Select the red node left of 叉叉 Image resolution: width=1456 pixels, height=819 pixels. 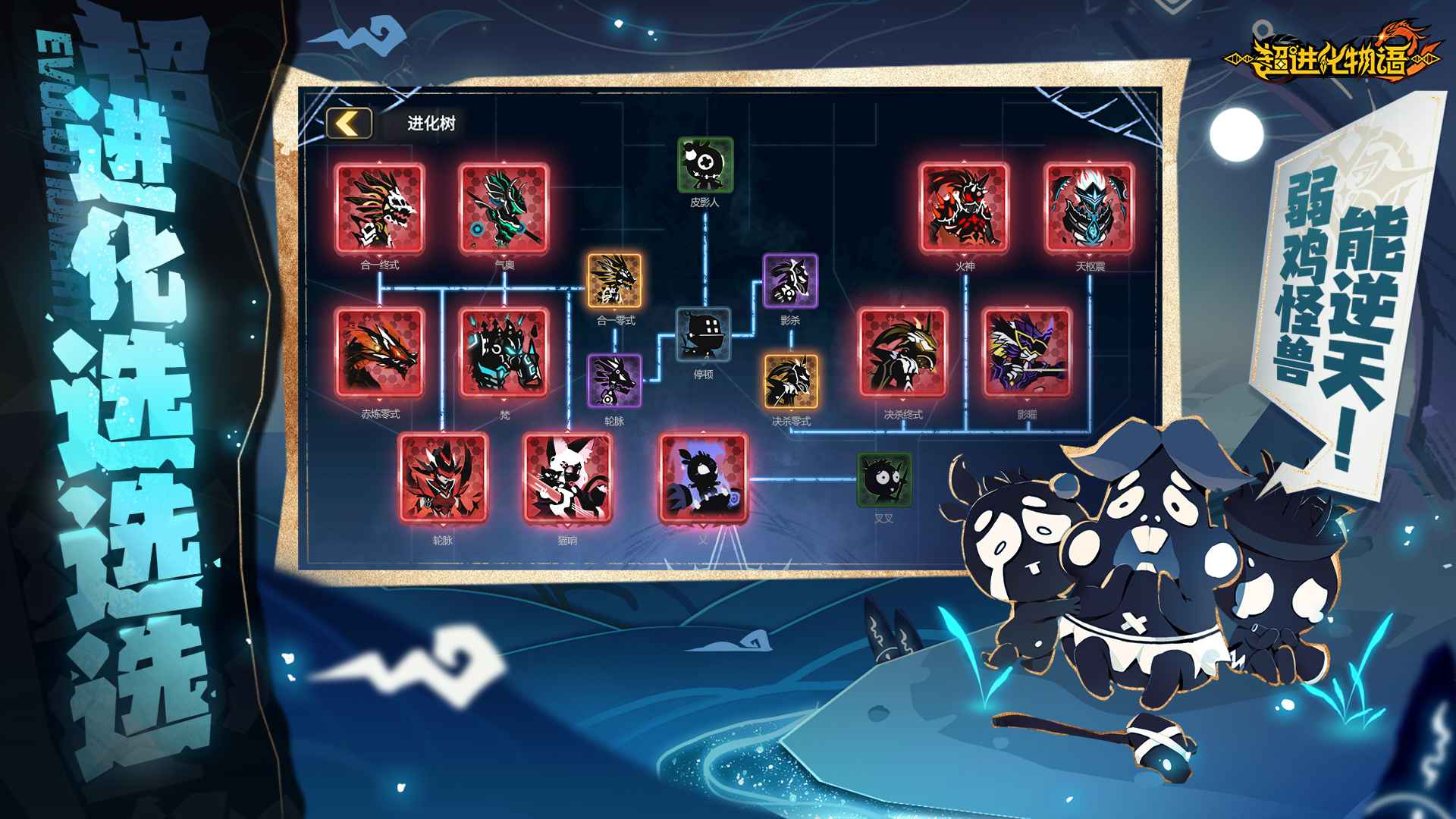pos(703,479)
